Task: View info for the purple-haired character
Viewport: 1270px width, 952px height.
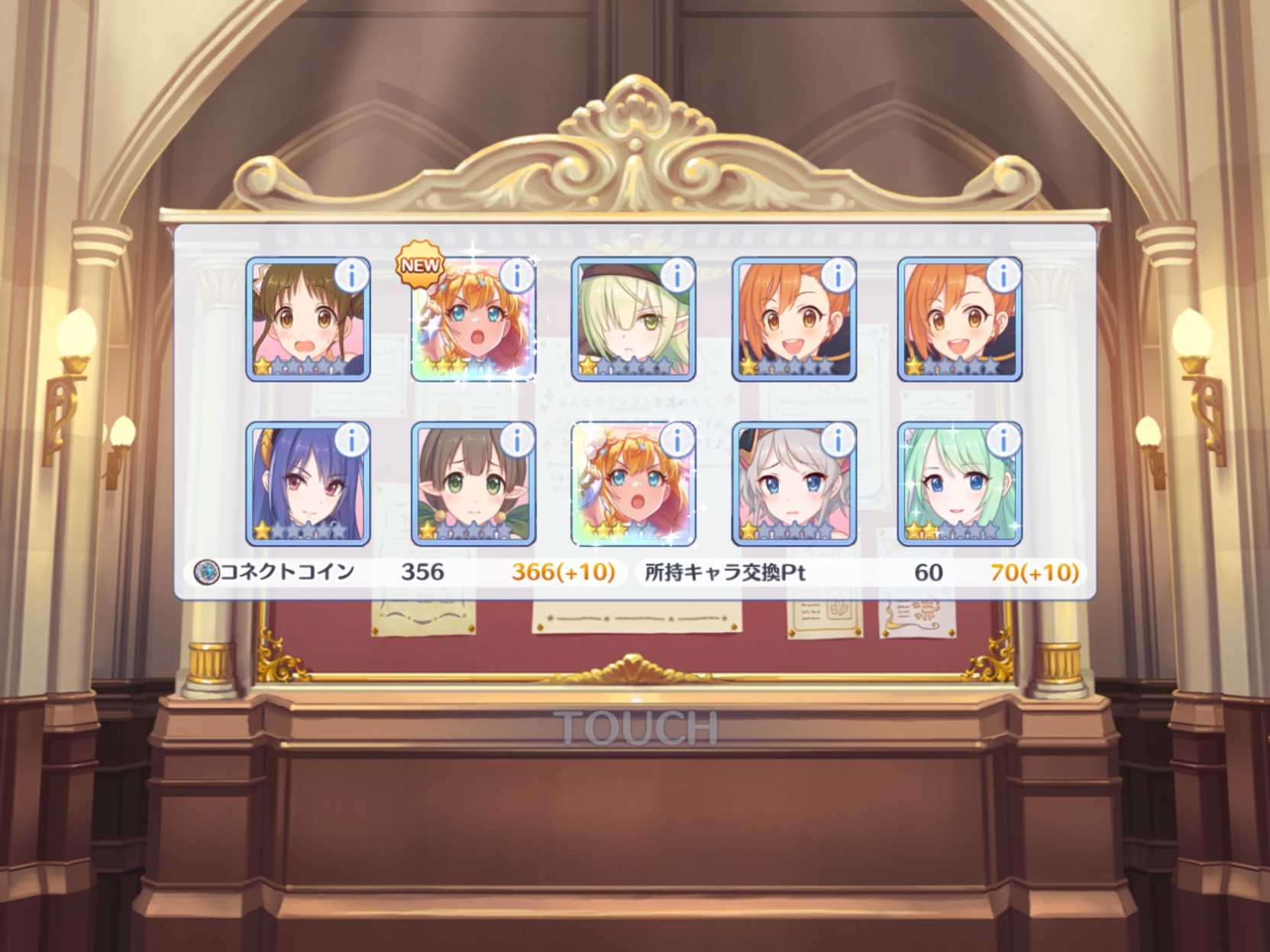Action: pos(352,441)
